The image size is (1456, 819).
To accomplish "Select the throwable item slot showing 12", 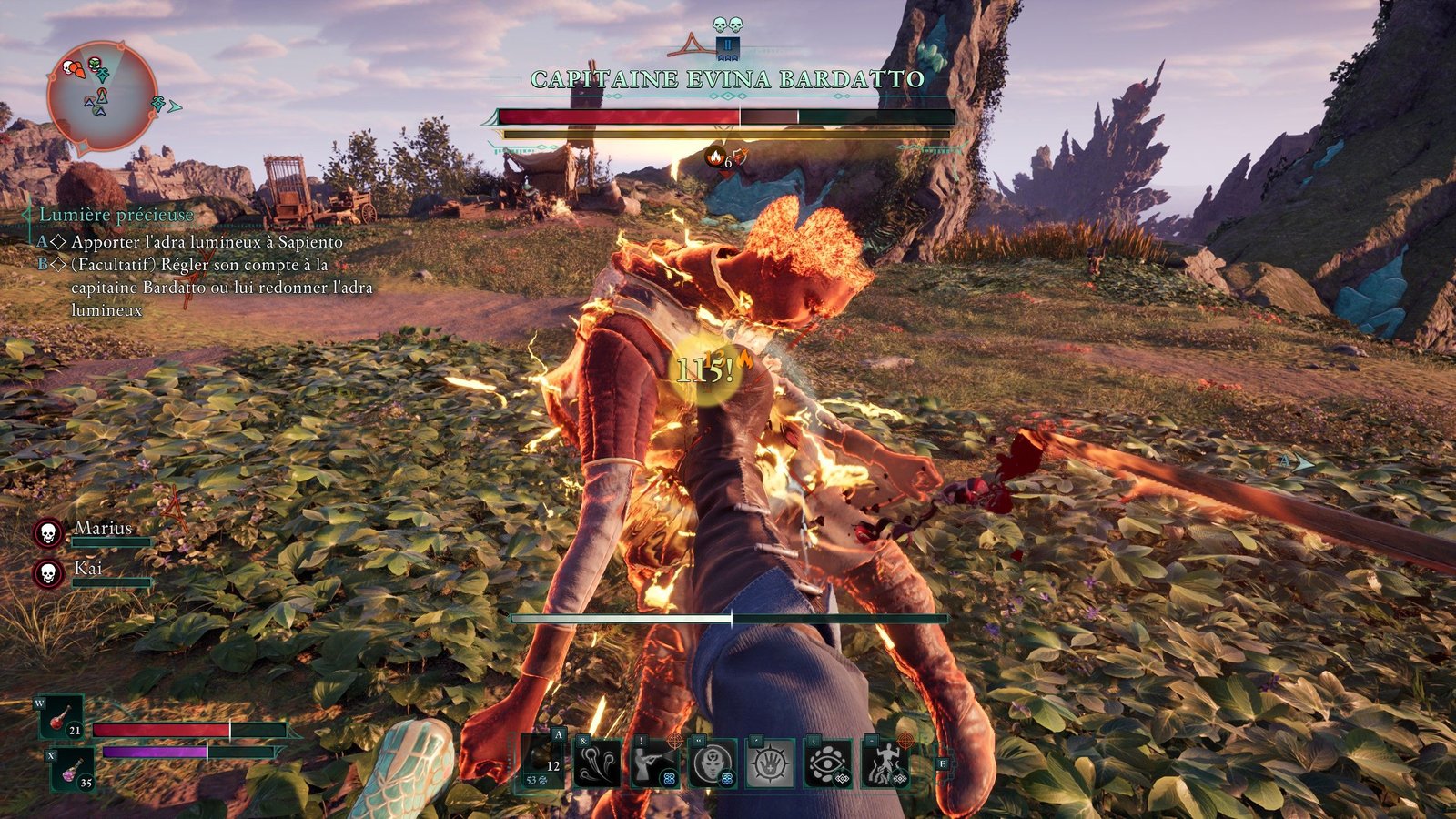I will pyautogui.click(x=543, y=761).
